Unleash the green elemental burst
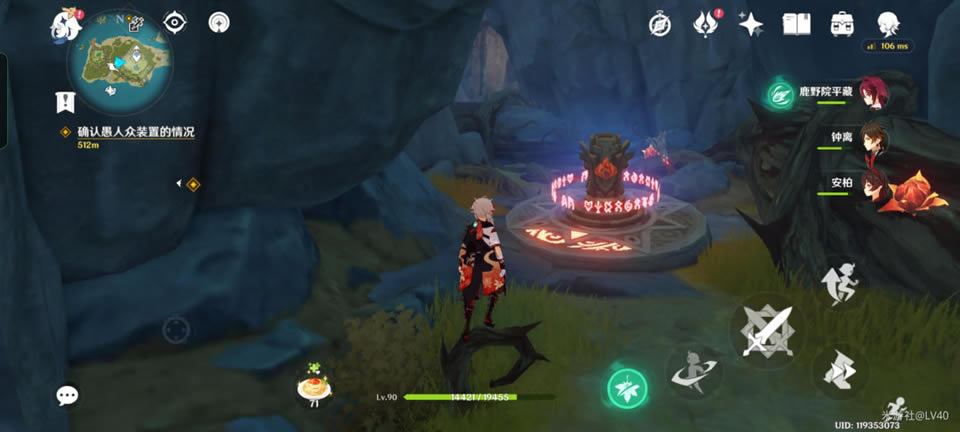The image size is (960, 432). [627, 388]
